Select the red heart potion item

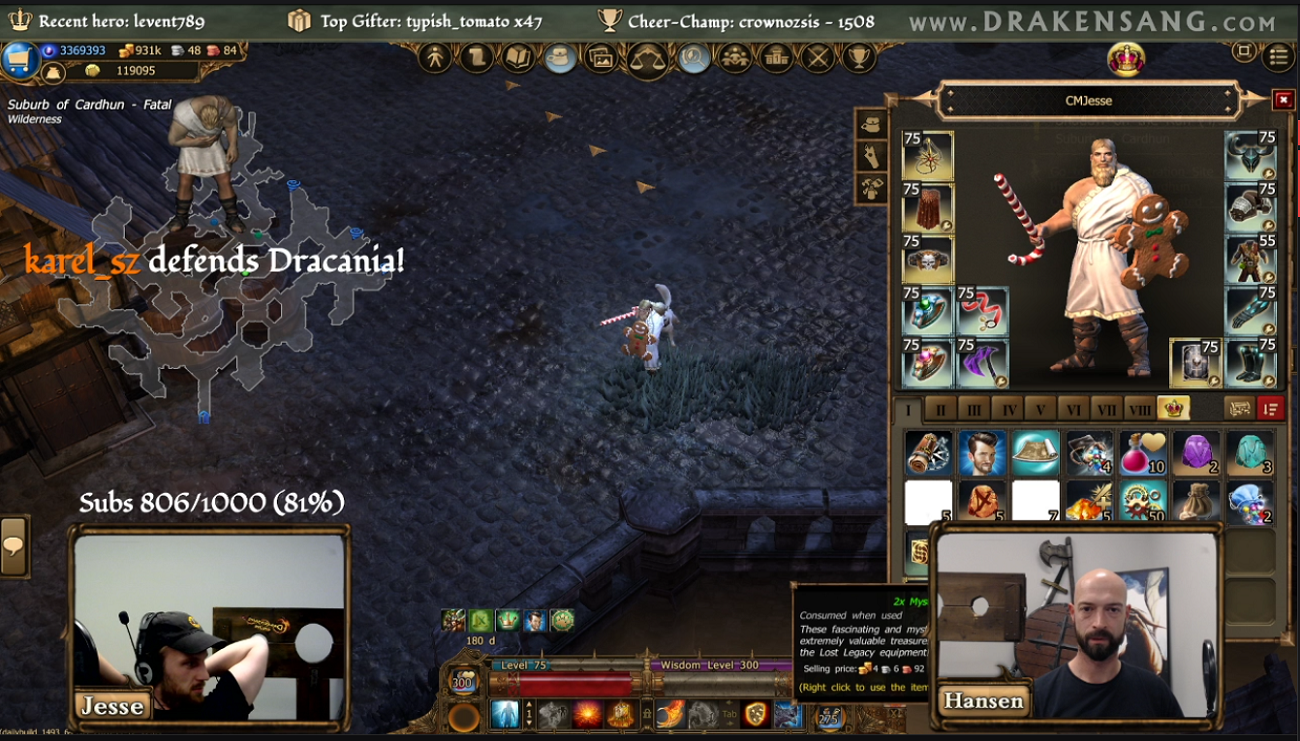[1142, 453]
